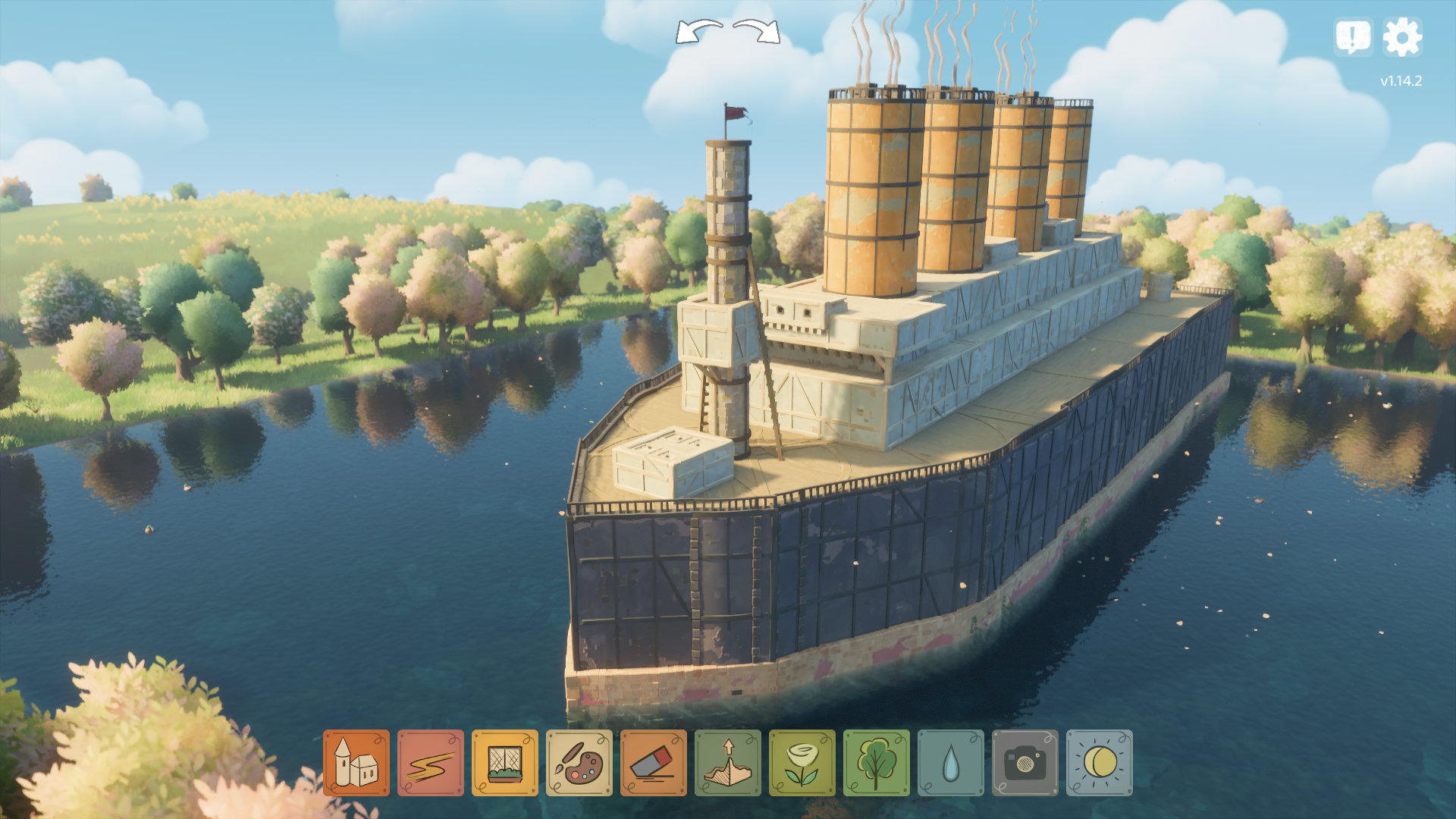The image size is (1456, 819).
Task: Choose the winding path tool
Action: click(430, 763)
